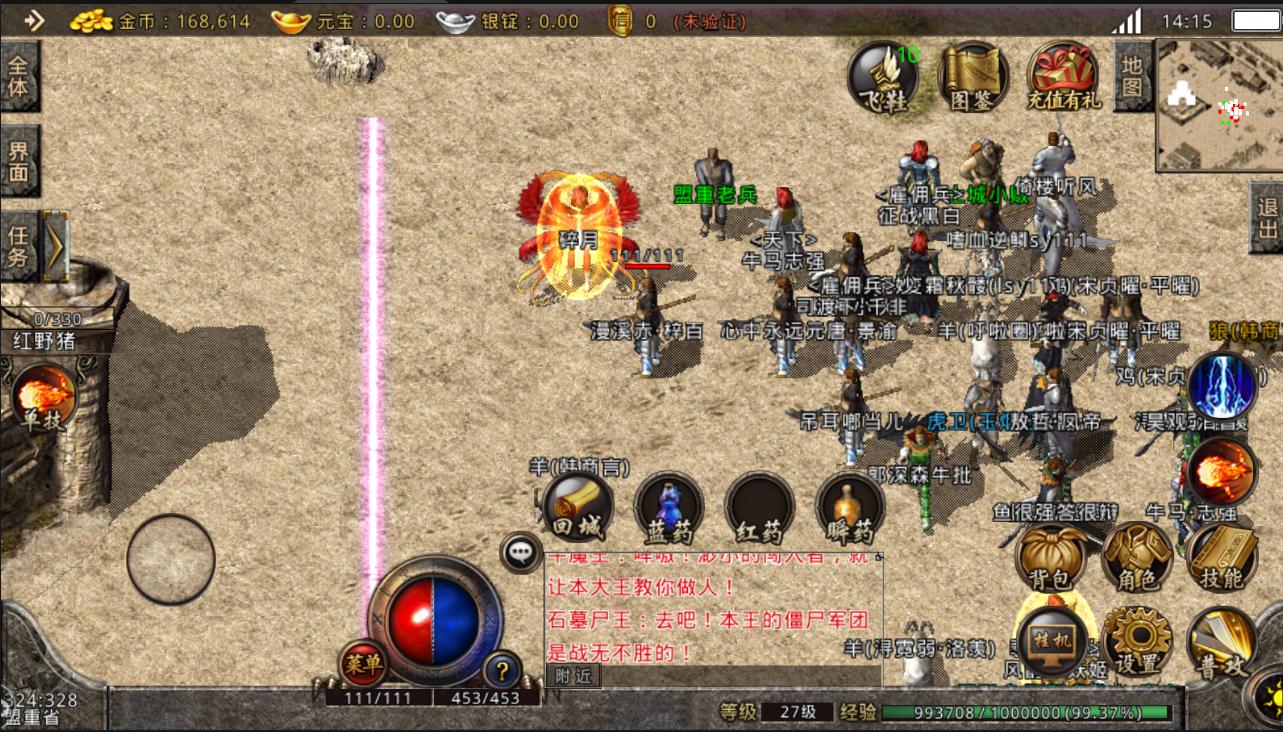Image resolution: width=1283 pixels, height=733 pixels.
Task: Click the question mark help button
Action: pos(502,669)
